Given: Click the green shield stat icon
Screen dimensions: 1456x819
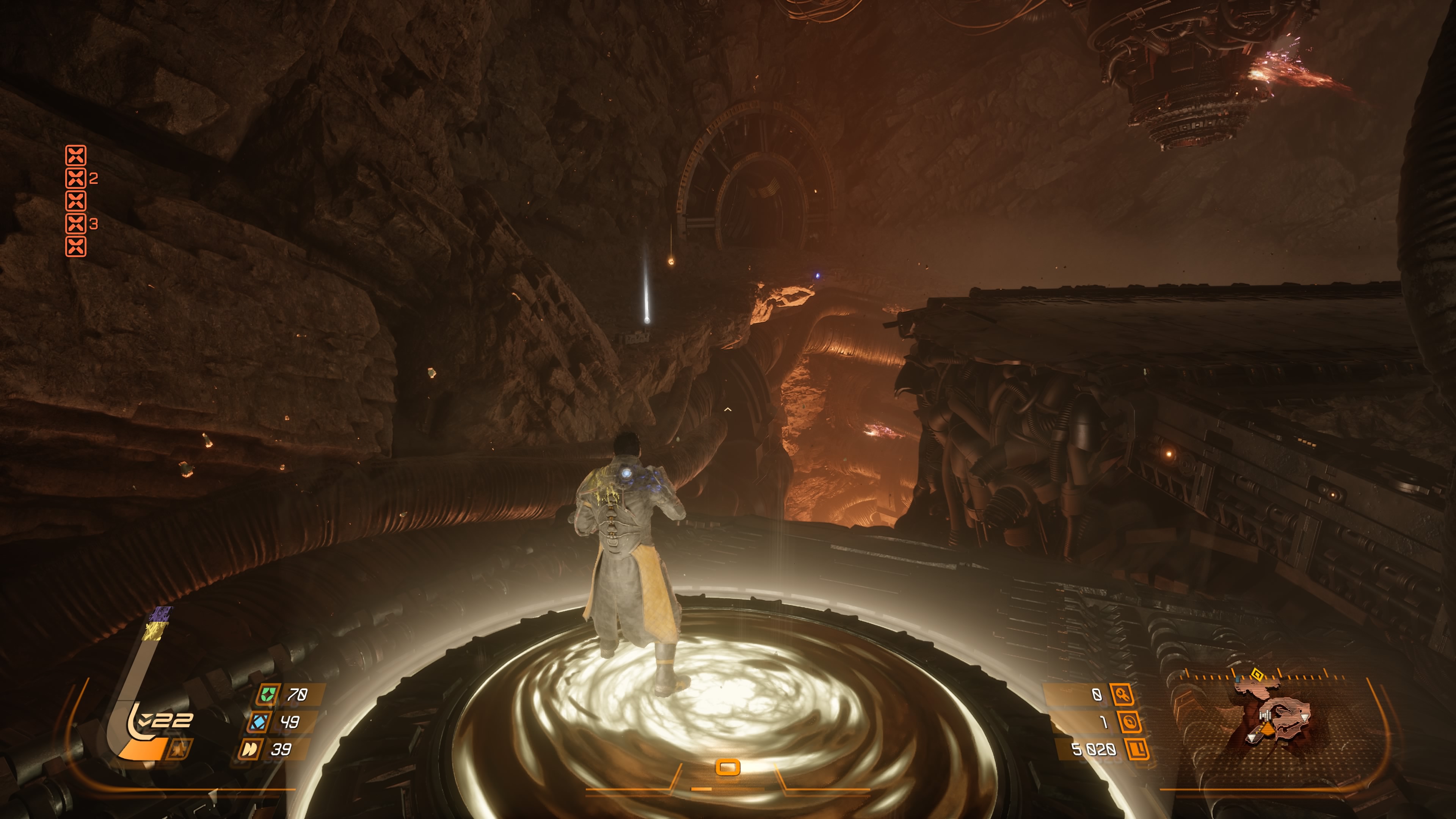Looking at the screenshot, I should 267,694.
